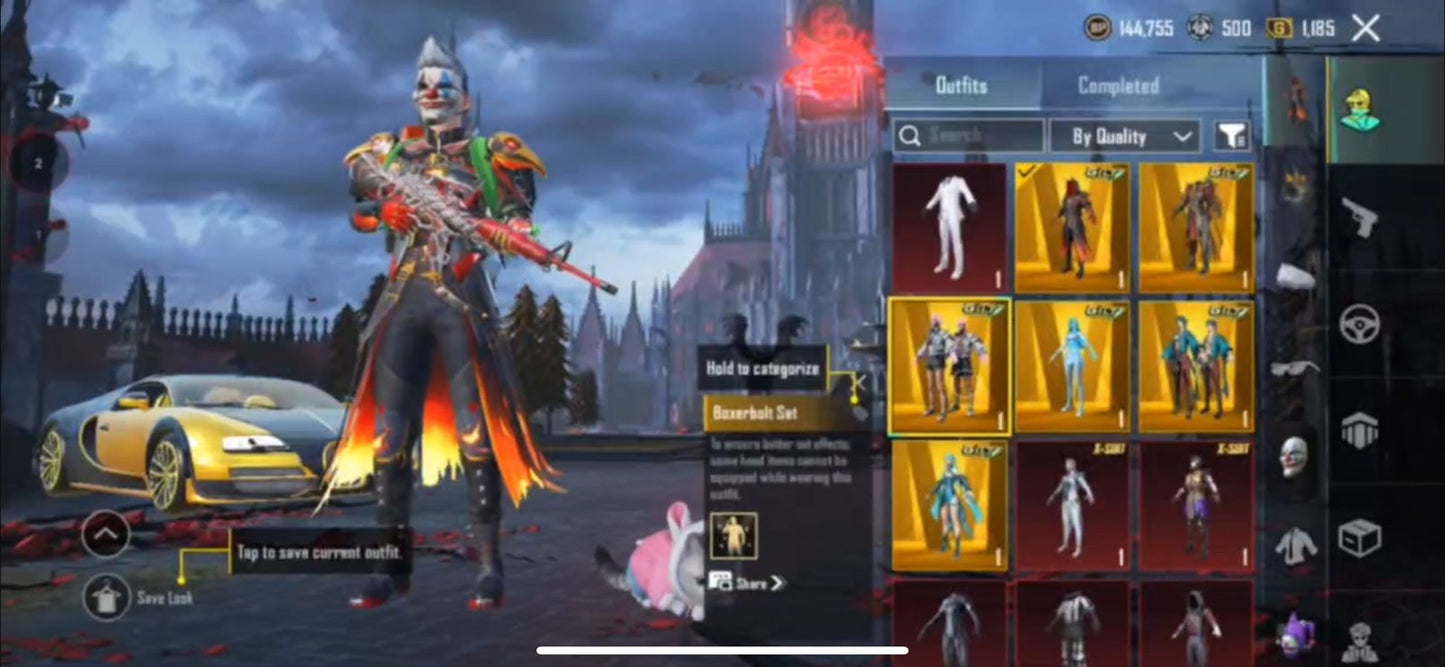Switch to the Completed tab
The width and height of the screenshot is (1445, 667).
[x=1118, y=86]
